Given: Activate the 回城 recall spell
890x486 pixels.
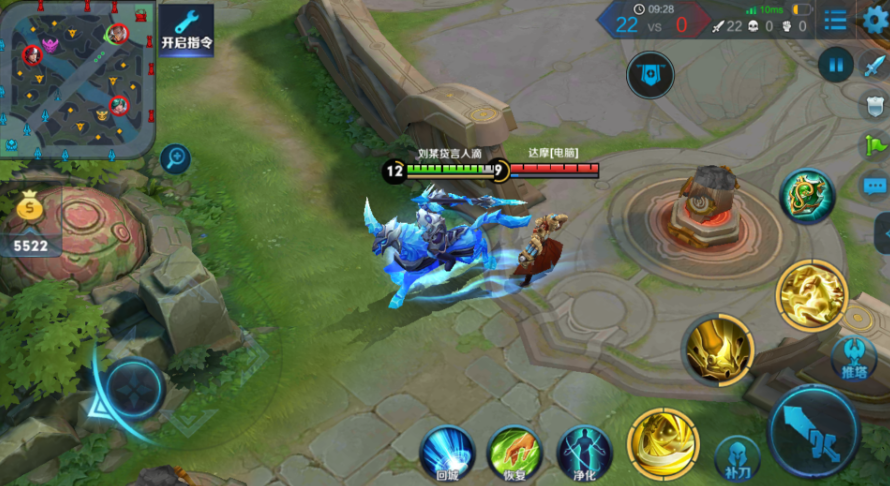Looking at the screenshot, I should tap(446, 451).
